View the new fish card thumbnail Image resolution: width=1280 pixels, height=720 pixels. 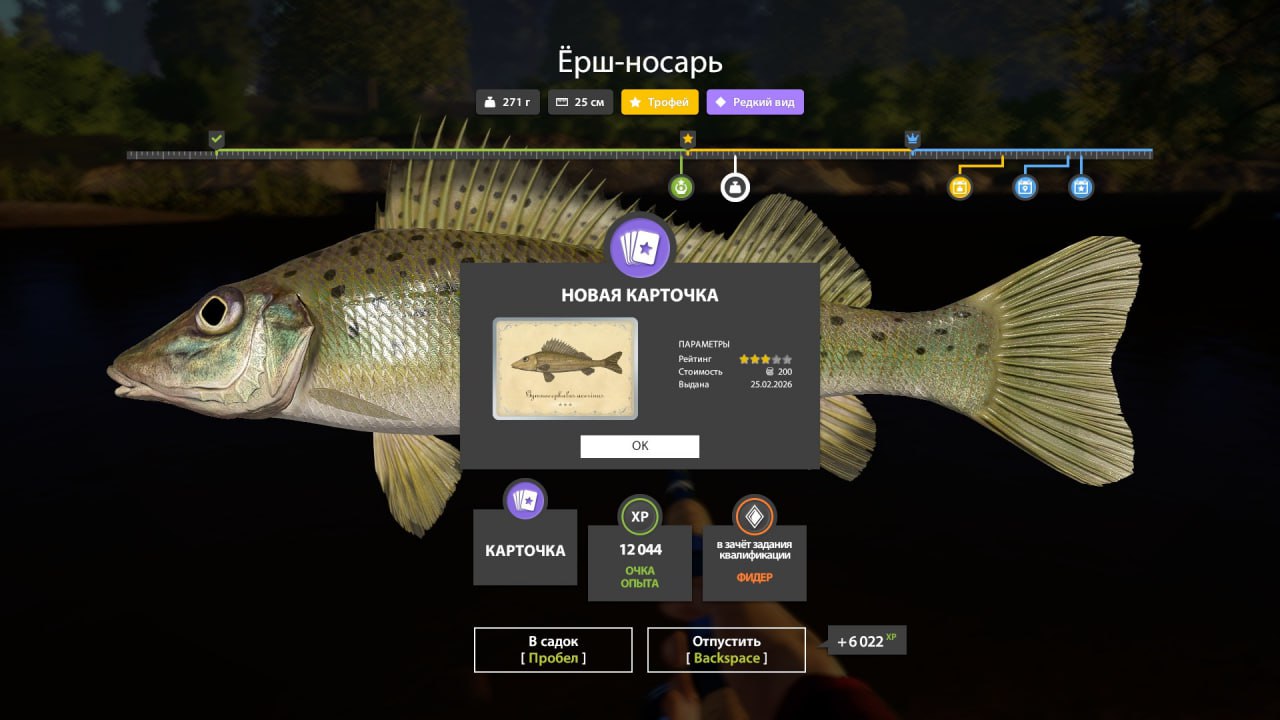tap(565, 368)
